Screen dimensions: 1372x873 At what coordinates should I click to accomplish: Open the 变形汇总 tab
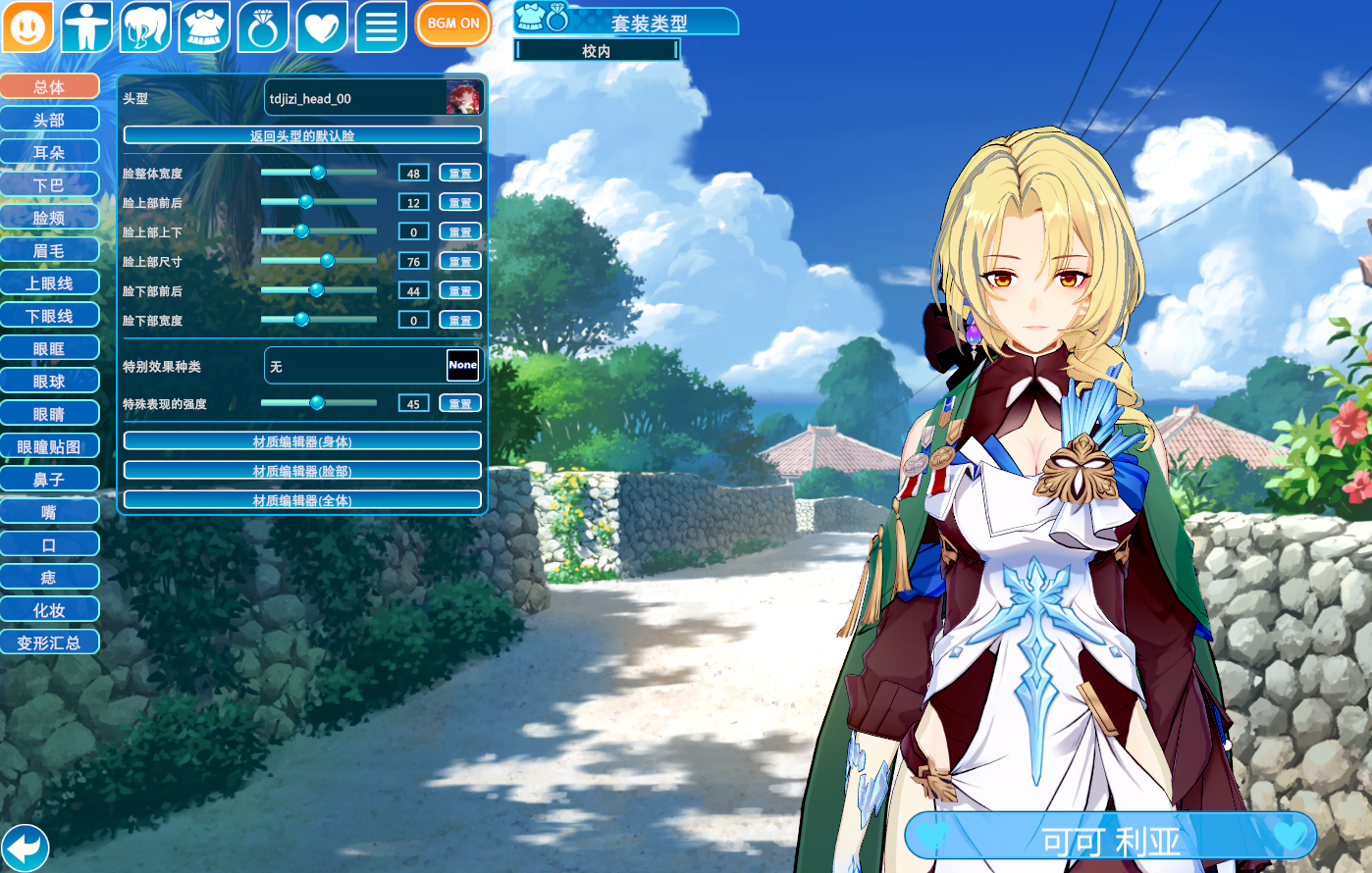point(49,642)
